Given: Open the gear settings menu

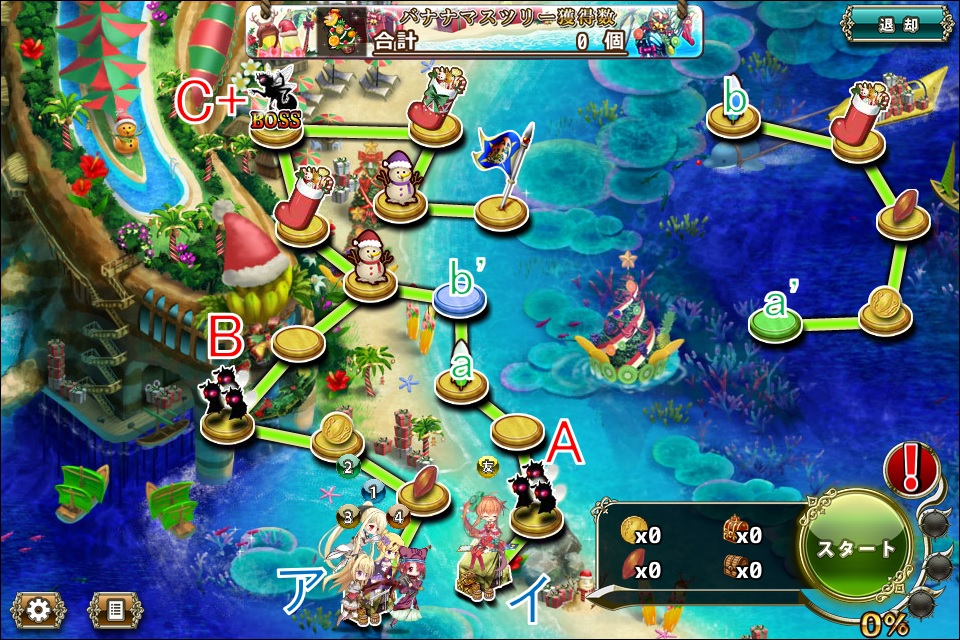Looking at the screenshot, I should point(38,608).
